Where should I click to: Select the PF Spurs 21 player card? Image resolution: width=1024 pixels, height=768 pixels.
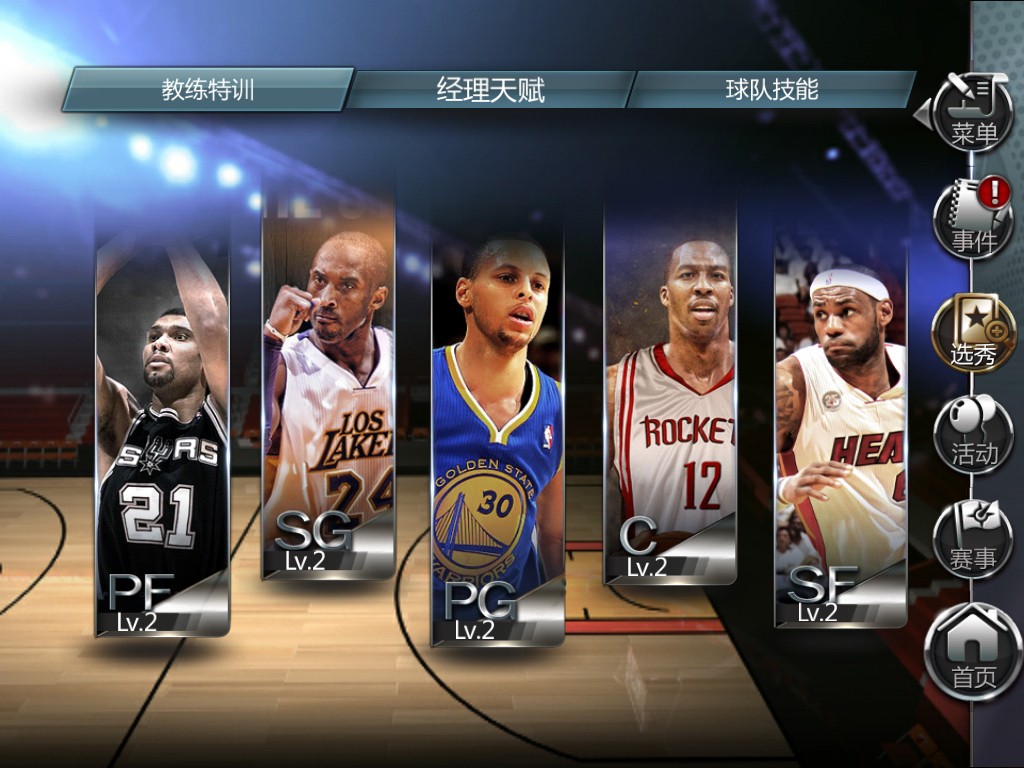163,430
